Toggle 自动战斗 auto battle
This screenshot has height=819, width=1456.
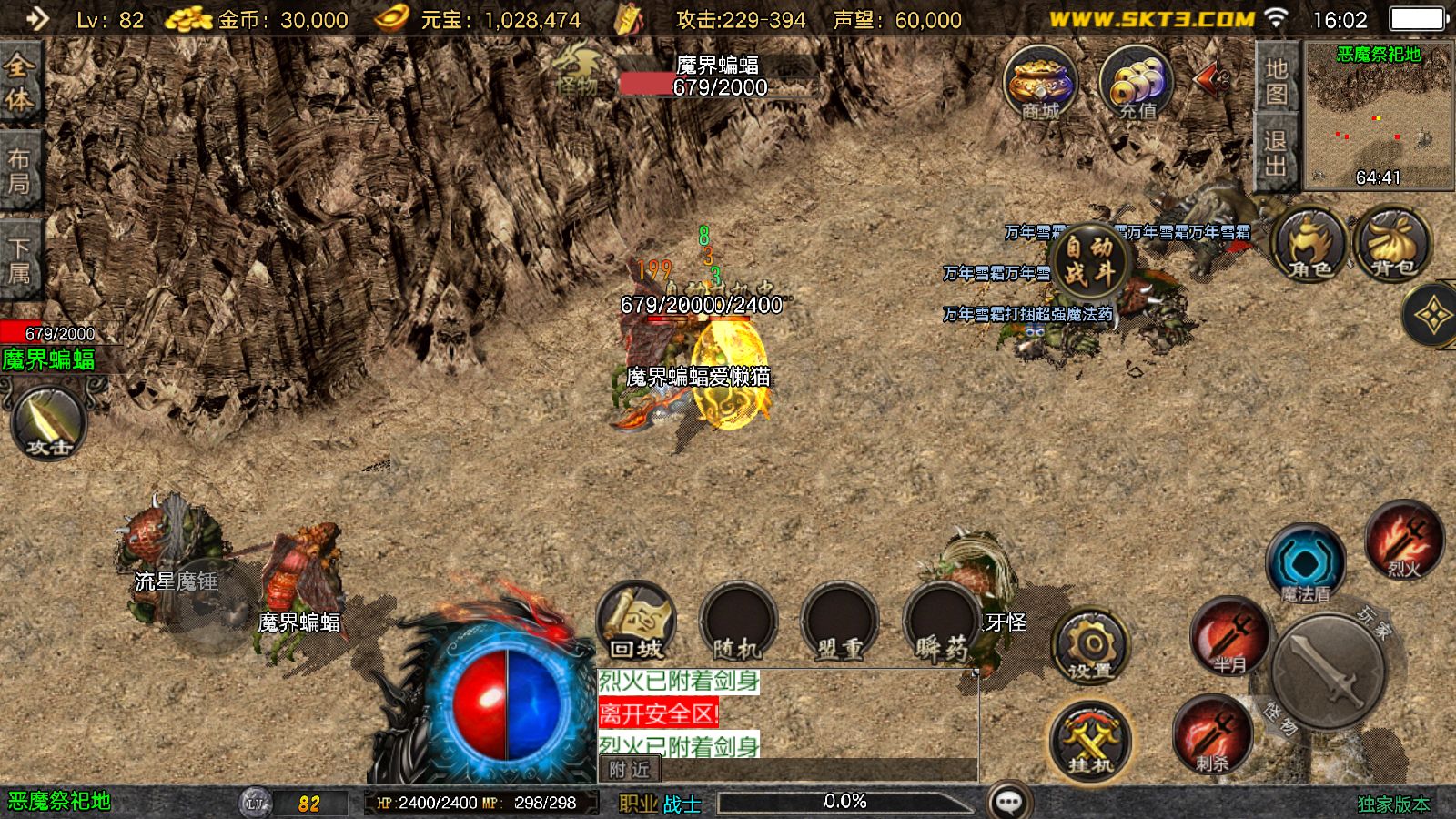point(1088,261)
